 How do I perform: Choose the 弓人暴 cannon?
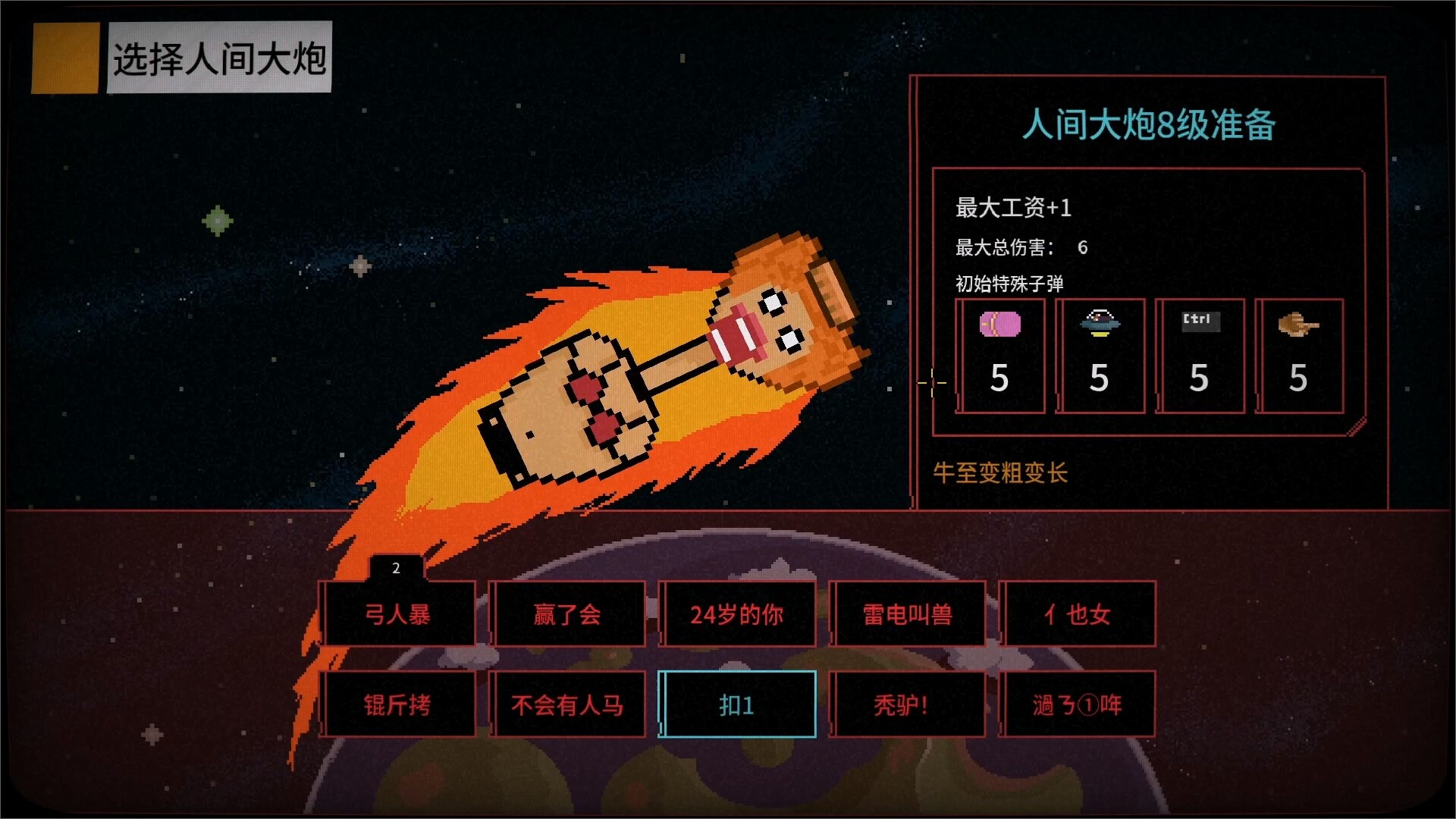point(399,614)
